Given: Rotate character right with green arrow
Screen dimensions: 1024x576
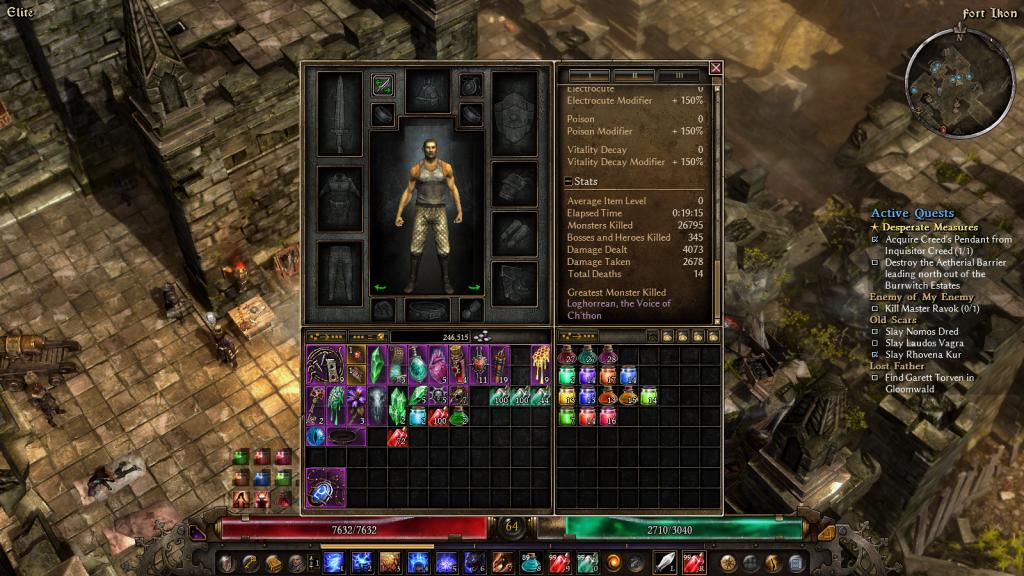Looking at the screenshot, I should 474,288.
